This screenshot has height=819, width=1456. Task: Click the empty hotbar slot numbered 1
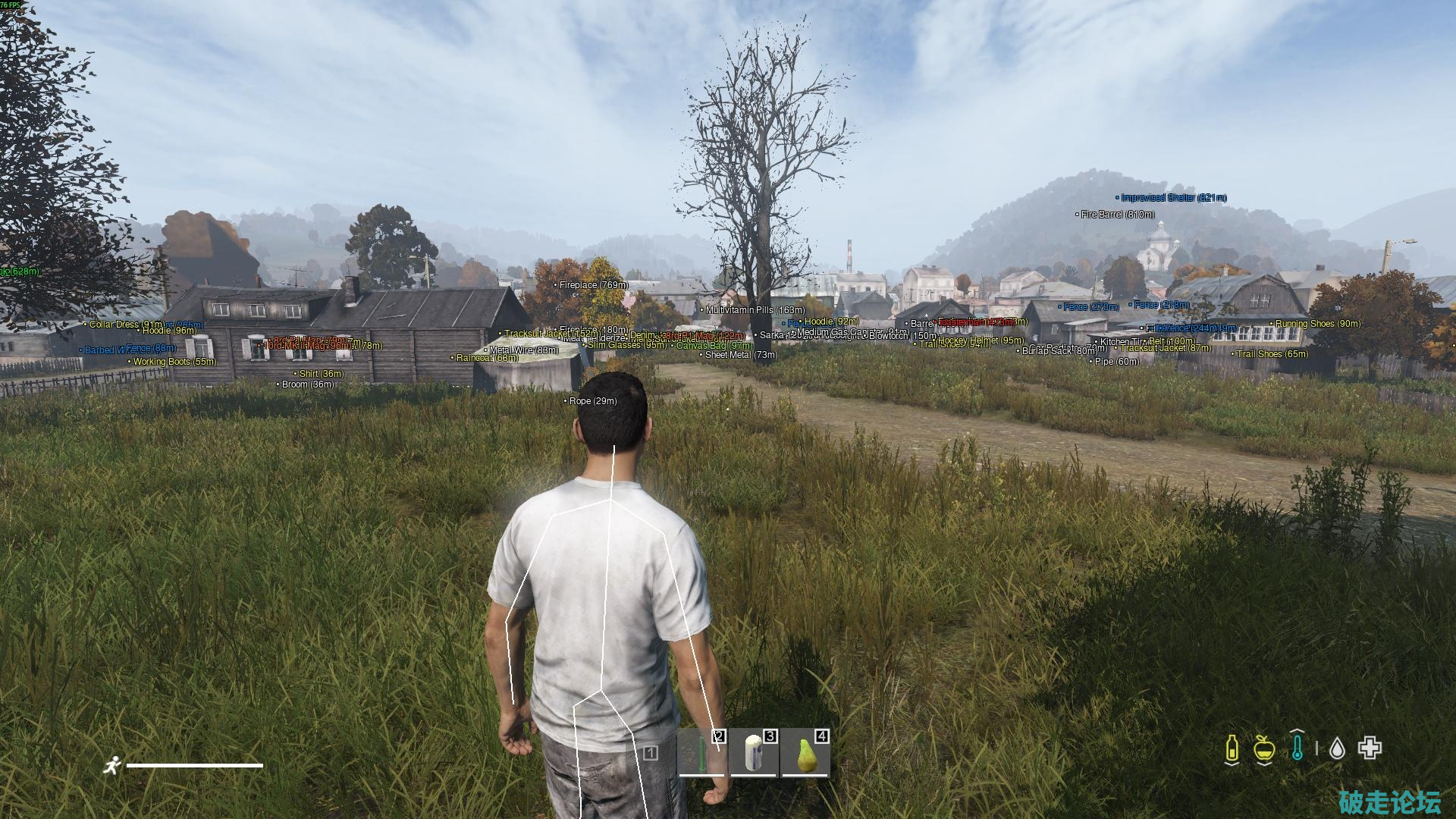coord(650,753)
